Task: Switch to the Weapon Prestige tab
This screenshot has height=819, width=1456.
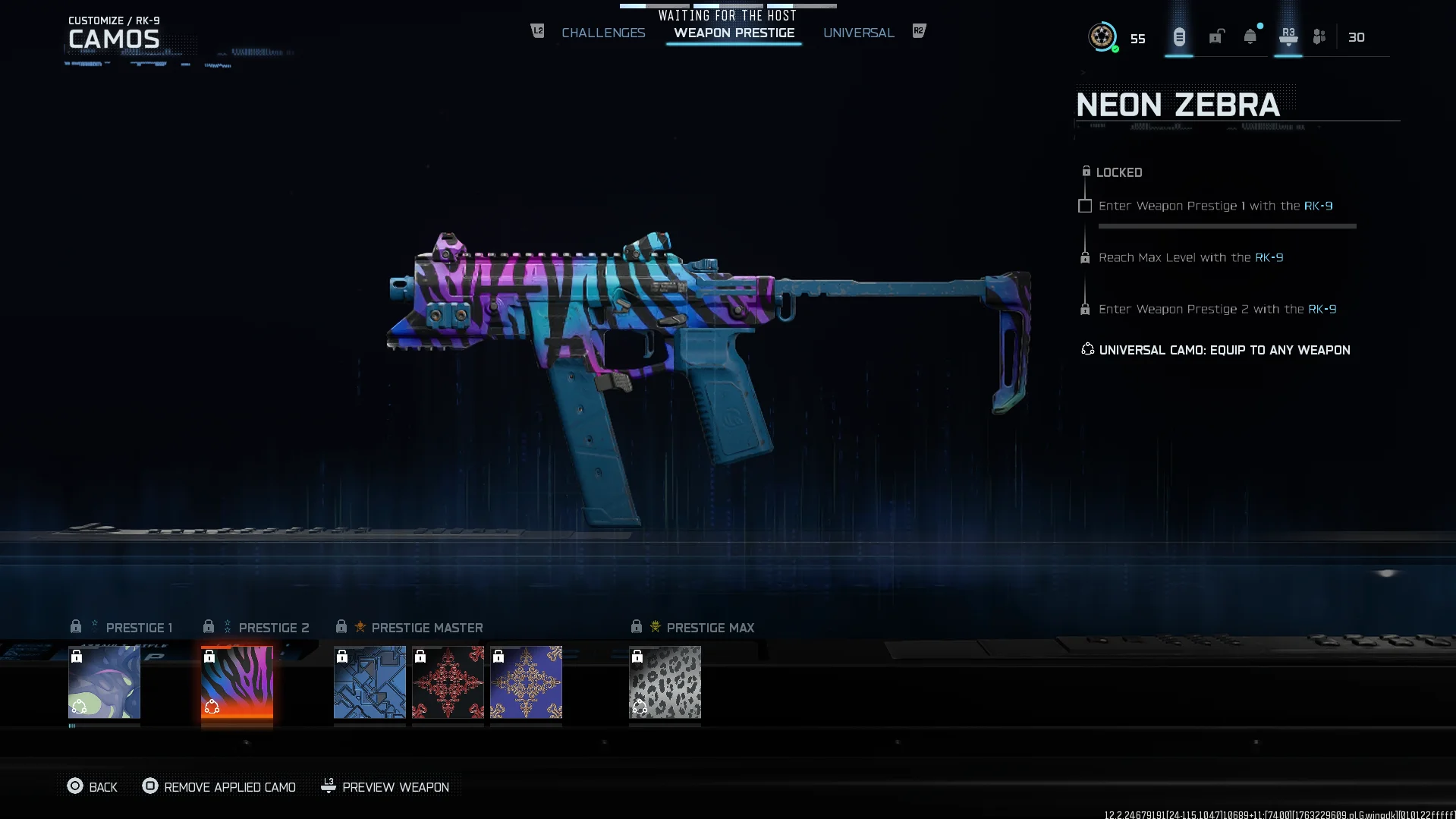Action: [x=733, y=33]
